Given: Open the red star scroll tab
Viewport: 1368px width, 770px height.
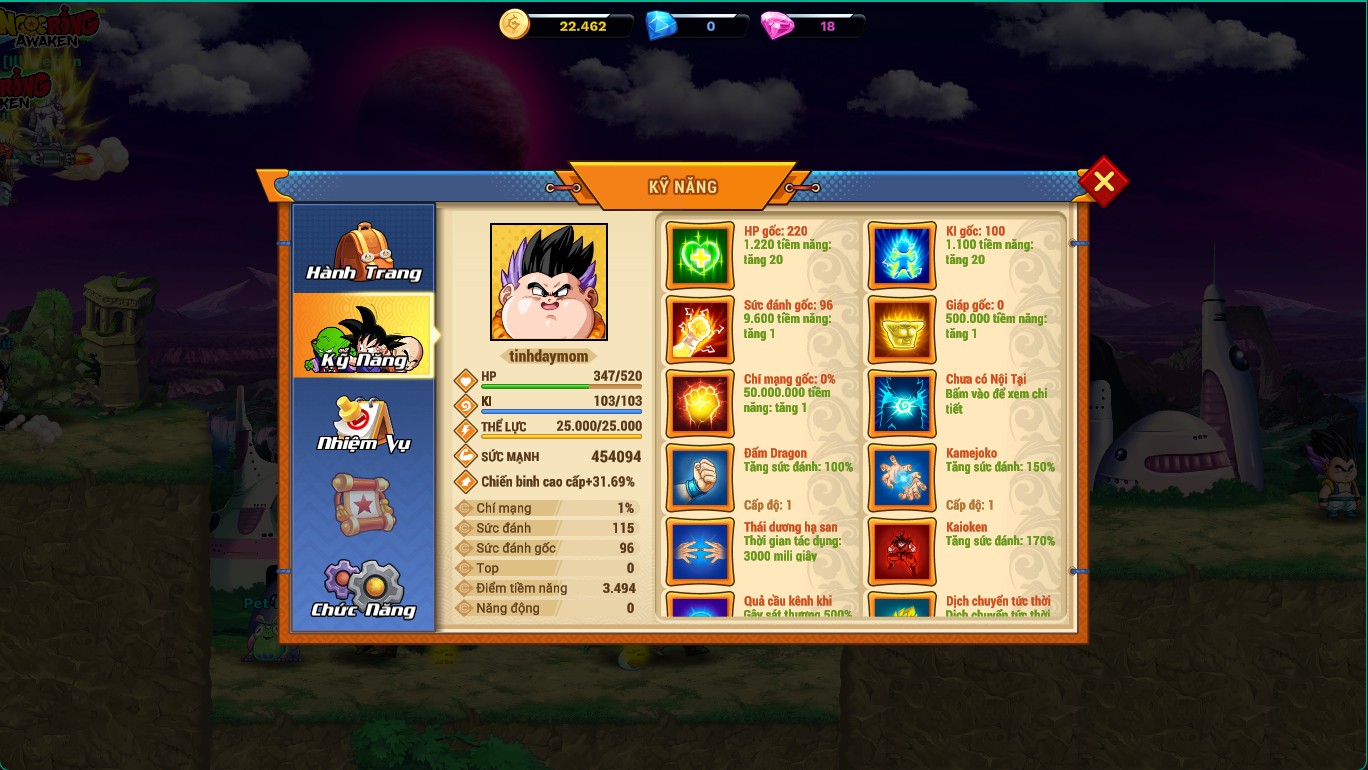Looking at the screenshot, I should [x=363, y=504].
